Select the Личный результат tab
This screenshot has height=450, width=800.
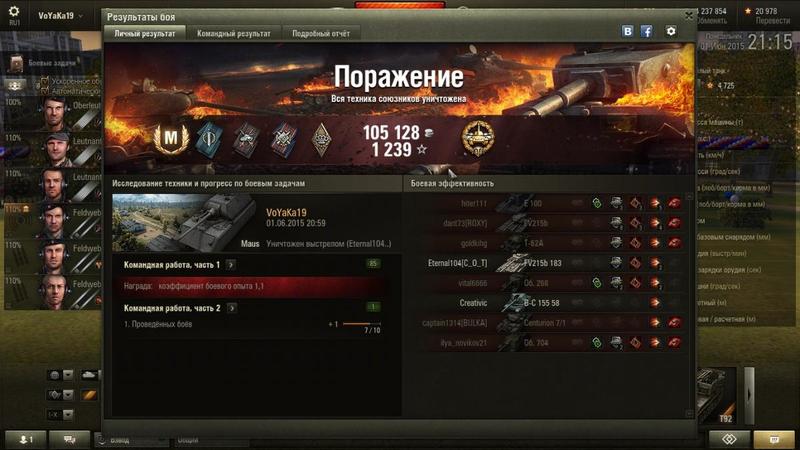click(145, 33)
